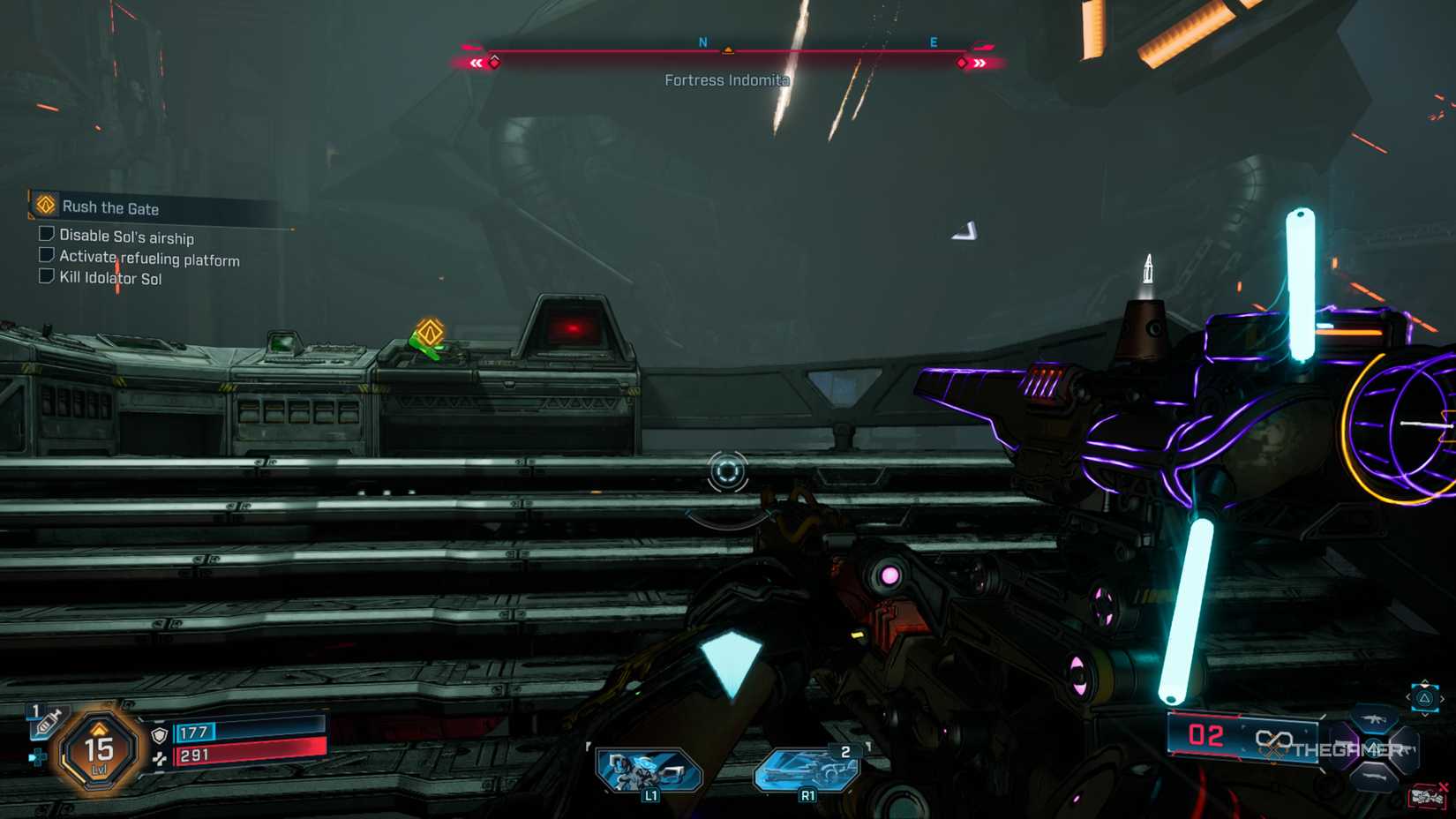Select the orange objective waypoint marker
Viewport: 1456px width, 819px height.
tap(430, 333)
